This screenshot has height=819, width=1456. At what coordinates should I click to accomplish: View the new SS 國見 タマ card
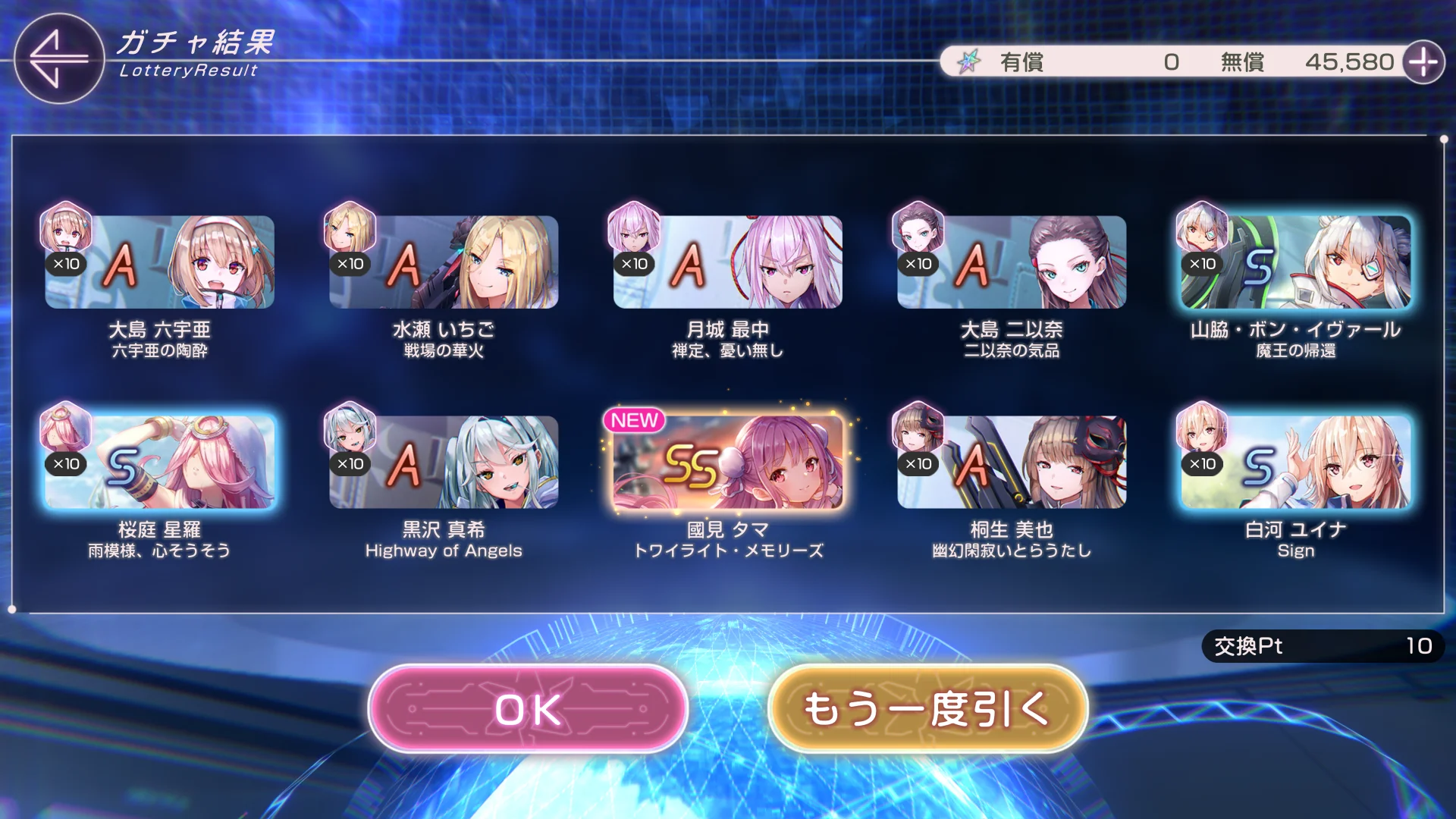click(x=727, y=462)
